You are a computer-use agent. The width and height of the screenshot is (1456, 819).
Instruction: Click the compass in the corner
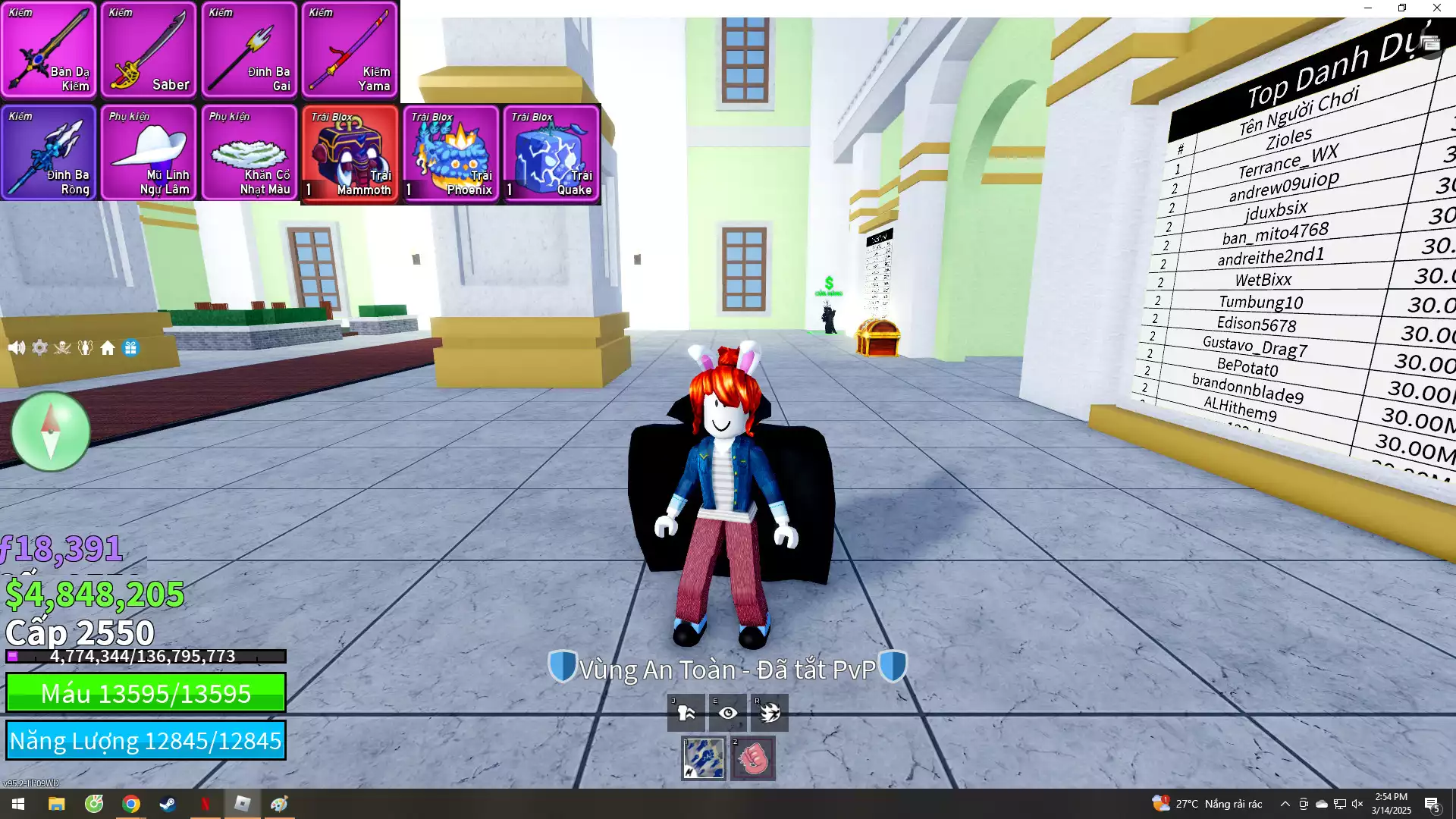point(49,431)
